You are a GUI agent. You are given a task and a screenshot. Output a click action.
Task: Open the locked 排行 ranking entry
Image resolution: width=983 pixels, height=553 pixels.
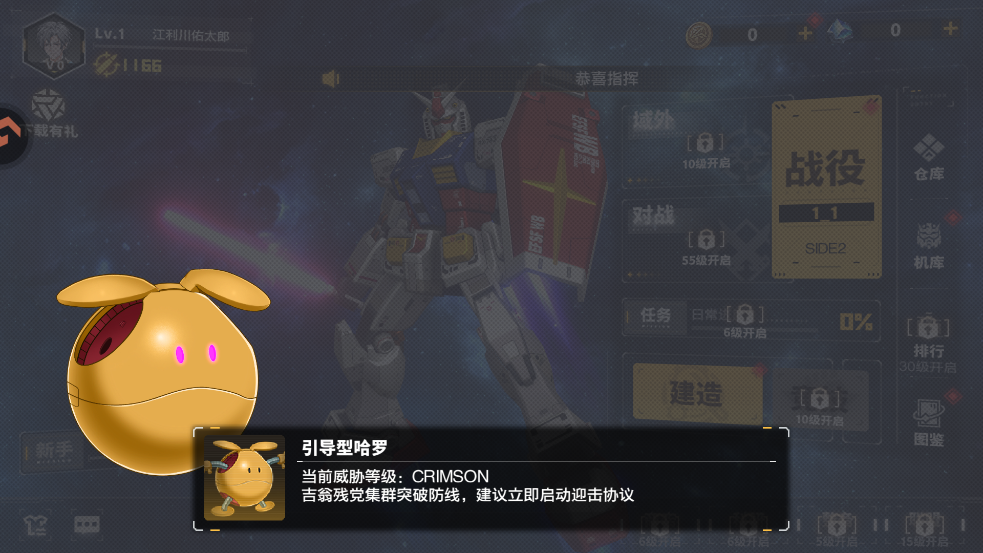click(928, 338)
